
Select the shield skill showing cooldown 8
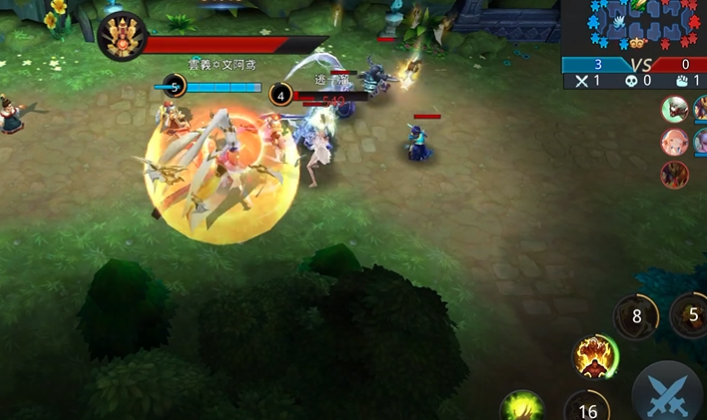coord(636,317)
